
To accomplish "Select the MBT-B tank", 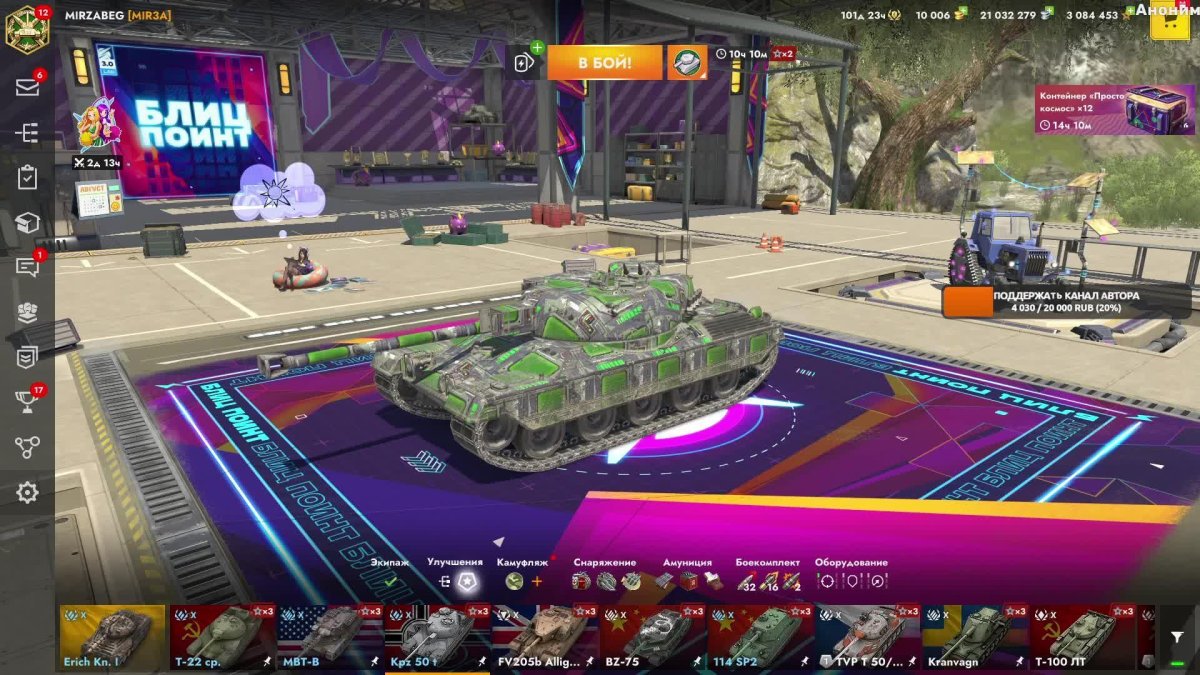I will pos(329,637).
